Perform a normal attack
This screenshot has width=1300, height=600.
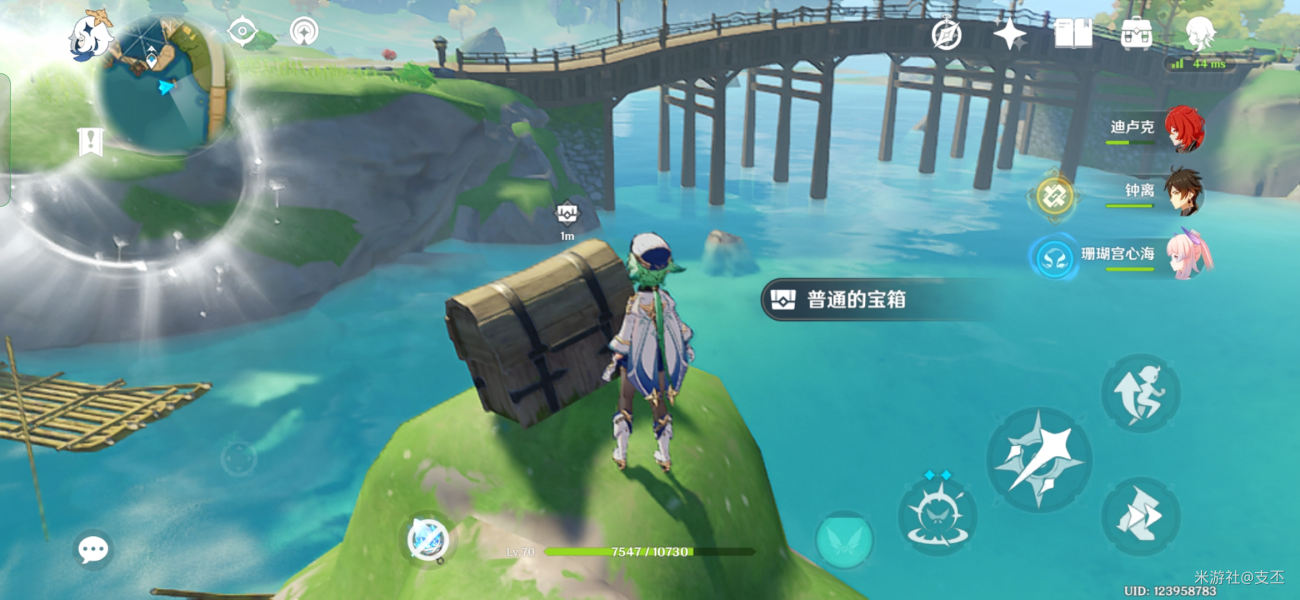click(x=1038, y=459)
